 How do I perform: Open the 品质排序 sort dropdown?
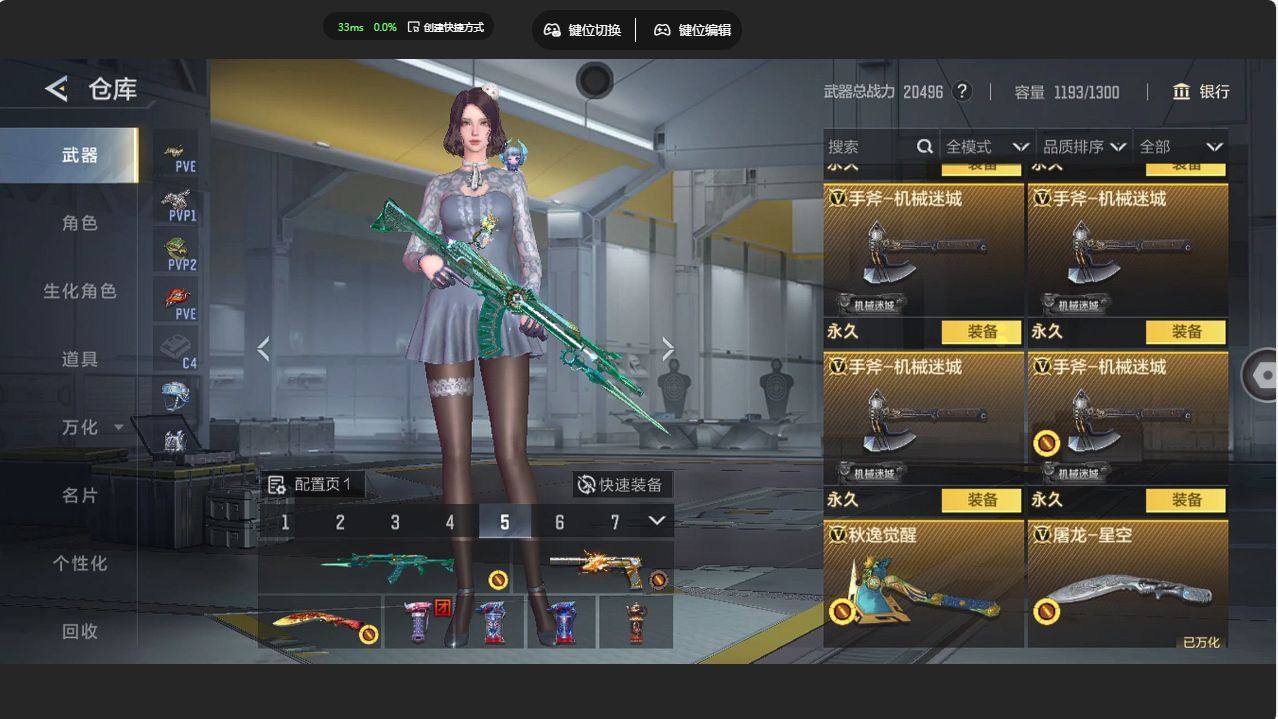[1084, 147]
